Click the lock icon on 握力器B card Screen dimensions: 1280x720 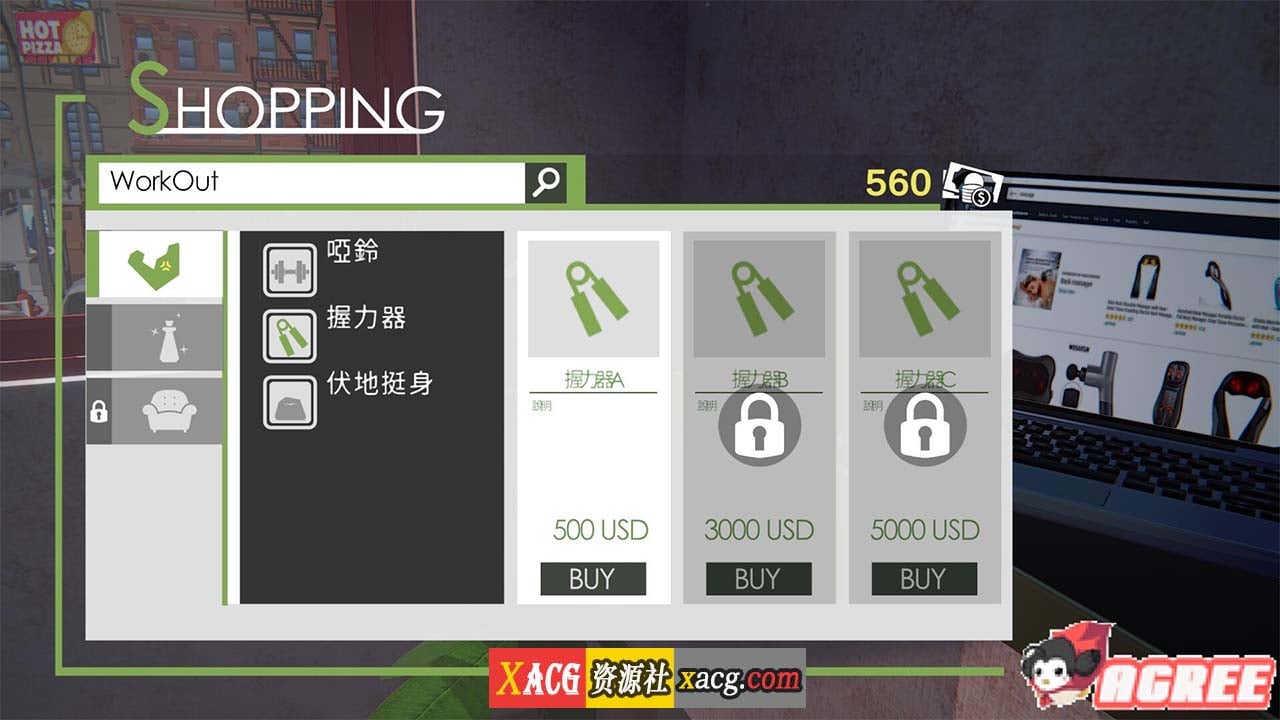(x=759, y=426)
